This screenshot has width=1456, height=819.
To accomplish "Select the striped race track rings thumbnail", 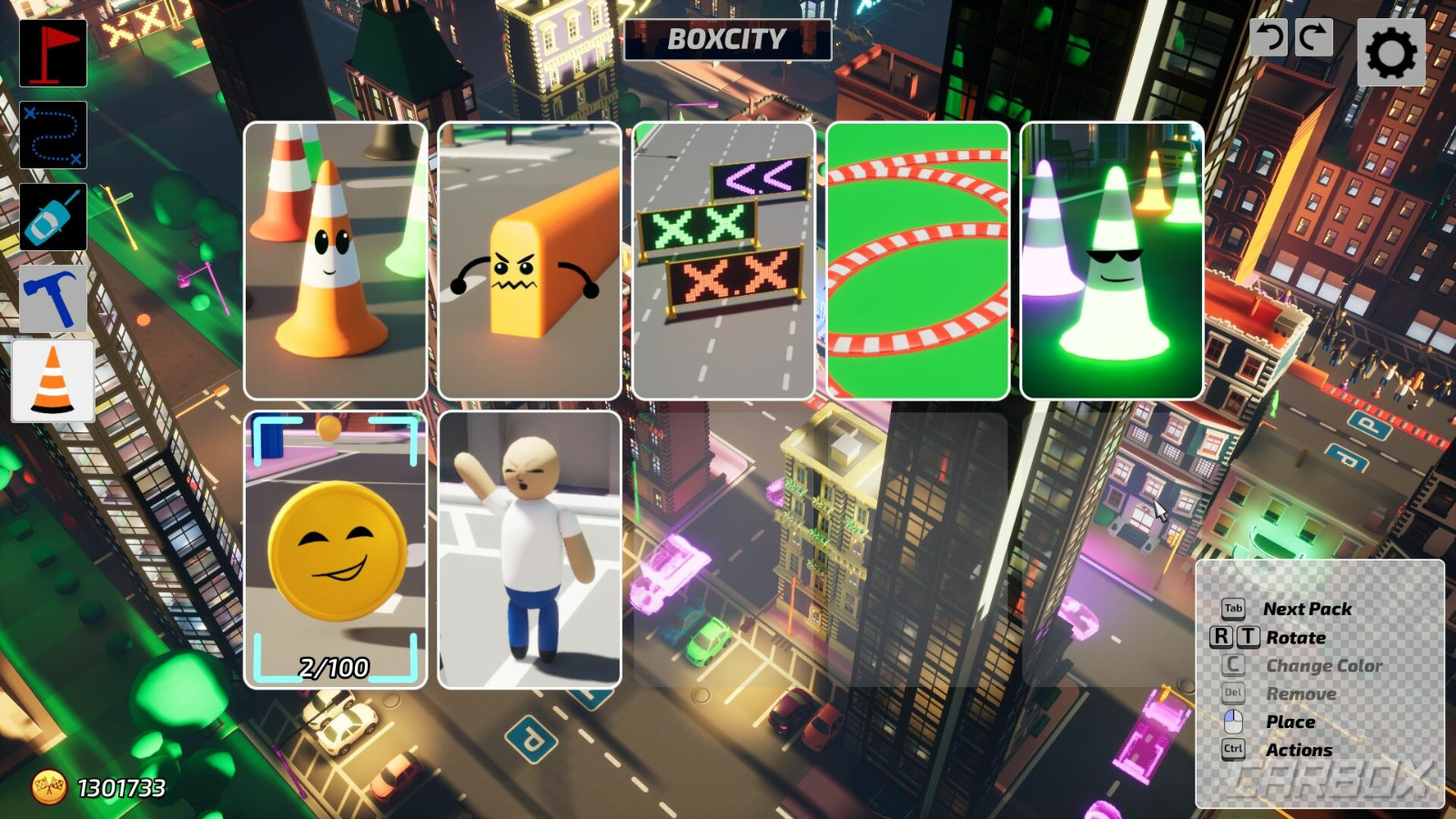I will point(919,259).
